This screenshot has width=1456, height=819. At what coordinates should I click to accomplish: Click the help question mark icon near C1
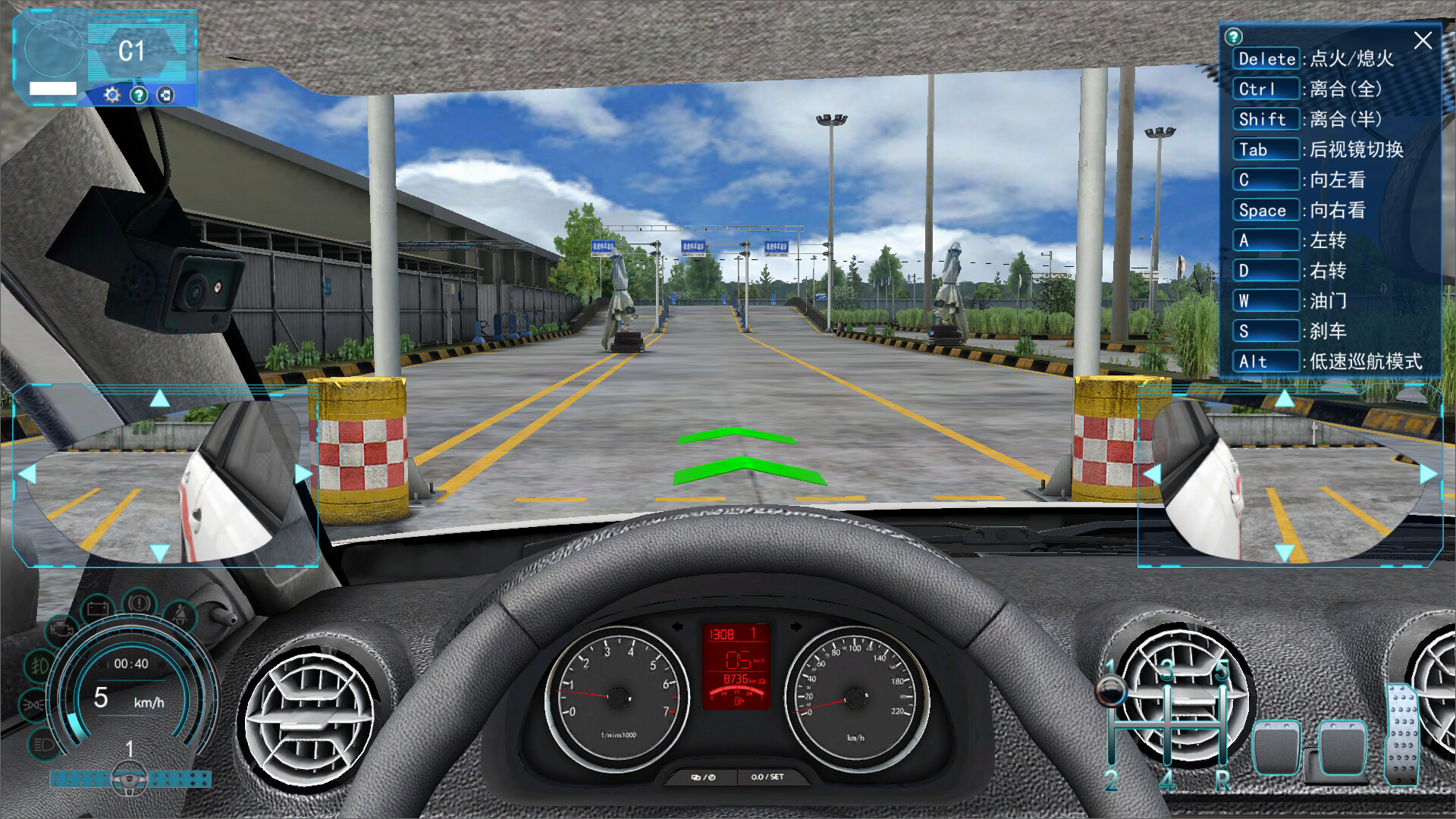tap(139, 96)
